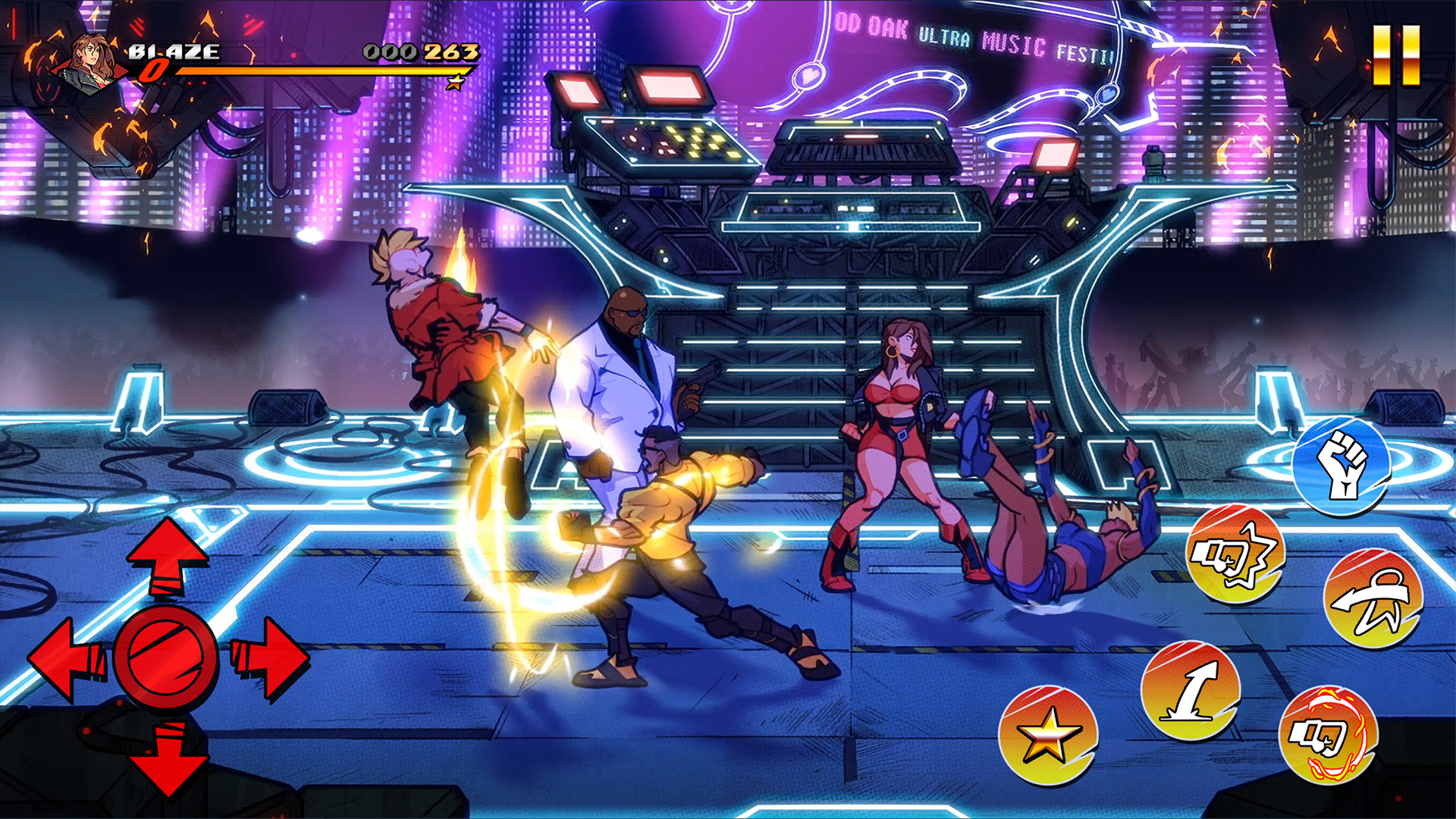The height and width of the screenshot is (819, 1456).
Task: Tap the right arrow on the d-pad
Action: pos(270,657)
